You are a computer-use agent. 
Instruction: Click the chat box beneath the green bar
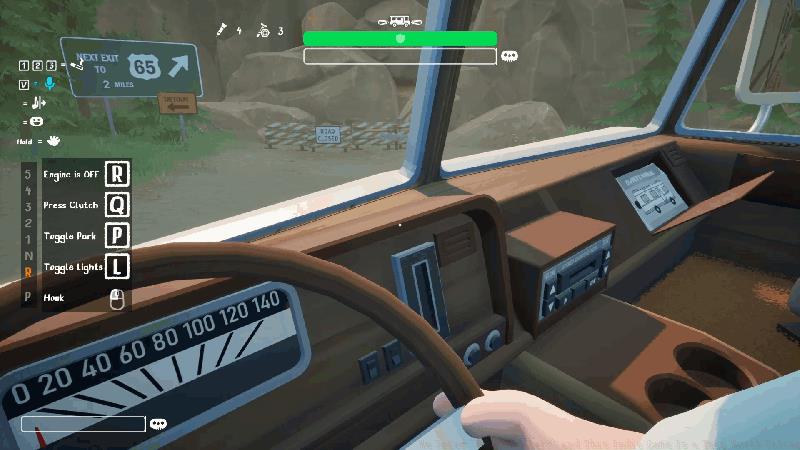[x=400, y=56]
